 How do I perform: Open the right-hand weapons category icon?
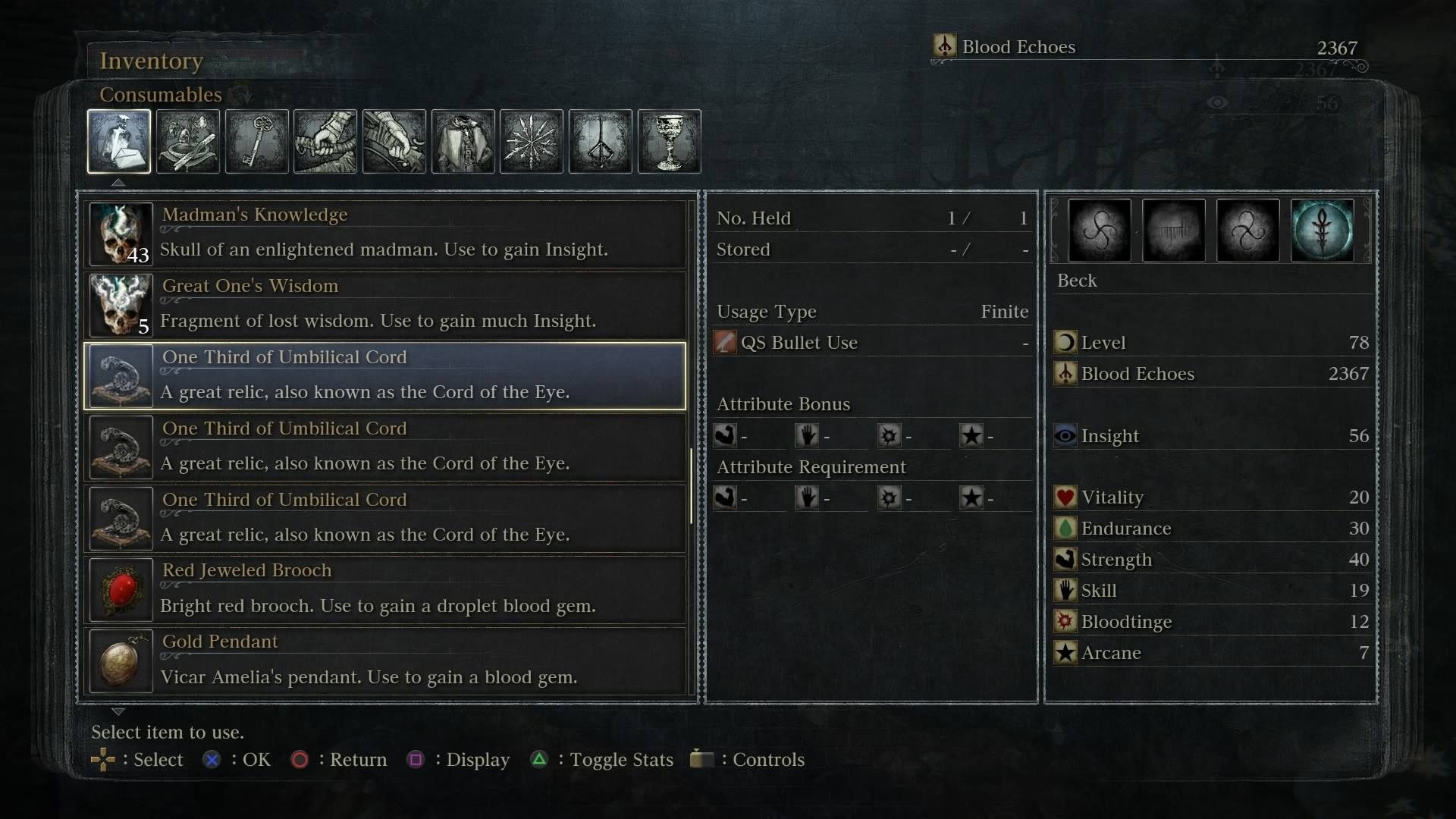click(325, 142)
